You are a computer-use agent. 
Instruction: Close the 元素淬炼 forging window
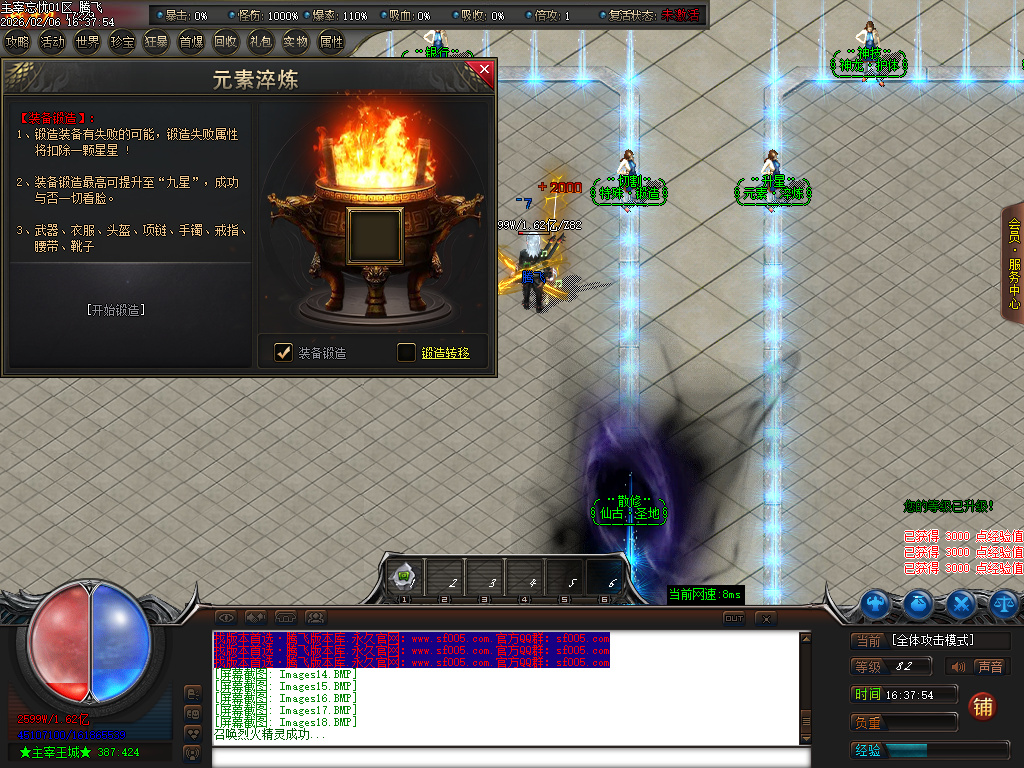[x=485, y=69]
